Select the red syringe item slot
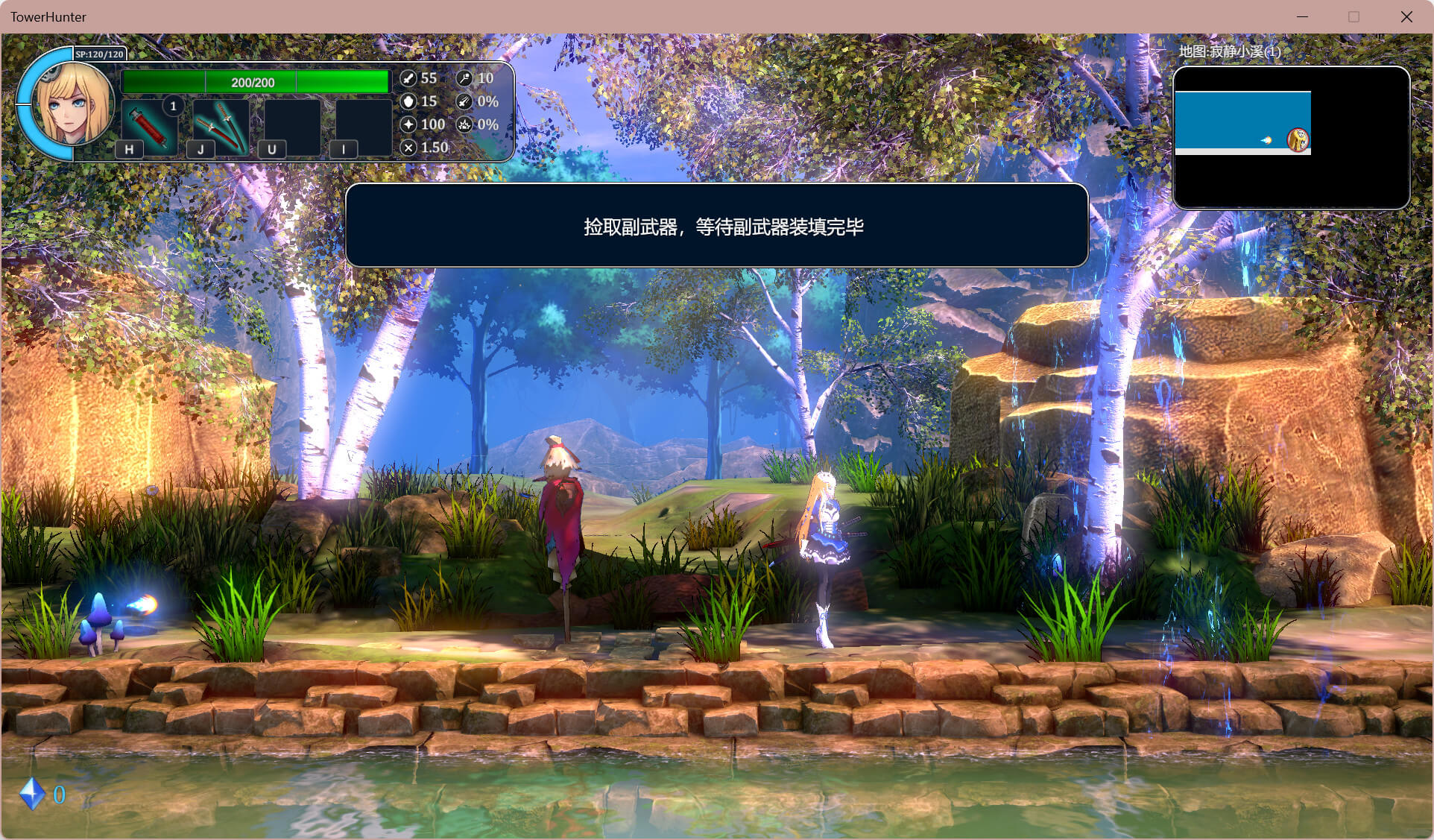This screenshot has width=1434, height=840. click(x=149, y=126)
